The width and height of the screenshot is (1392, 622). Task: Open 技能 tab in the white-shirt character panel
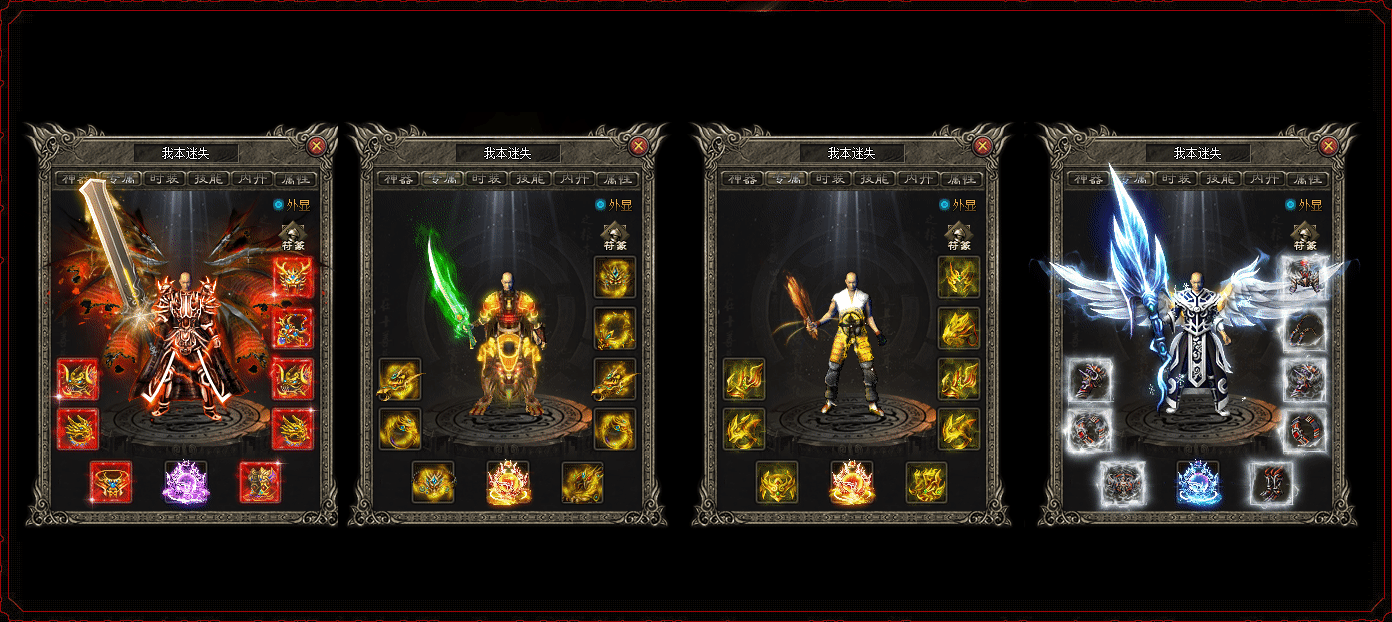tap(876, 180)
